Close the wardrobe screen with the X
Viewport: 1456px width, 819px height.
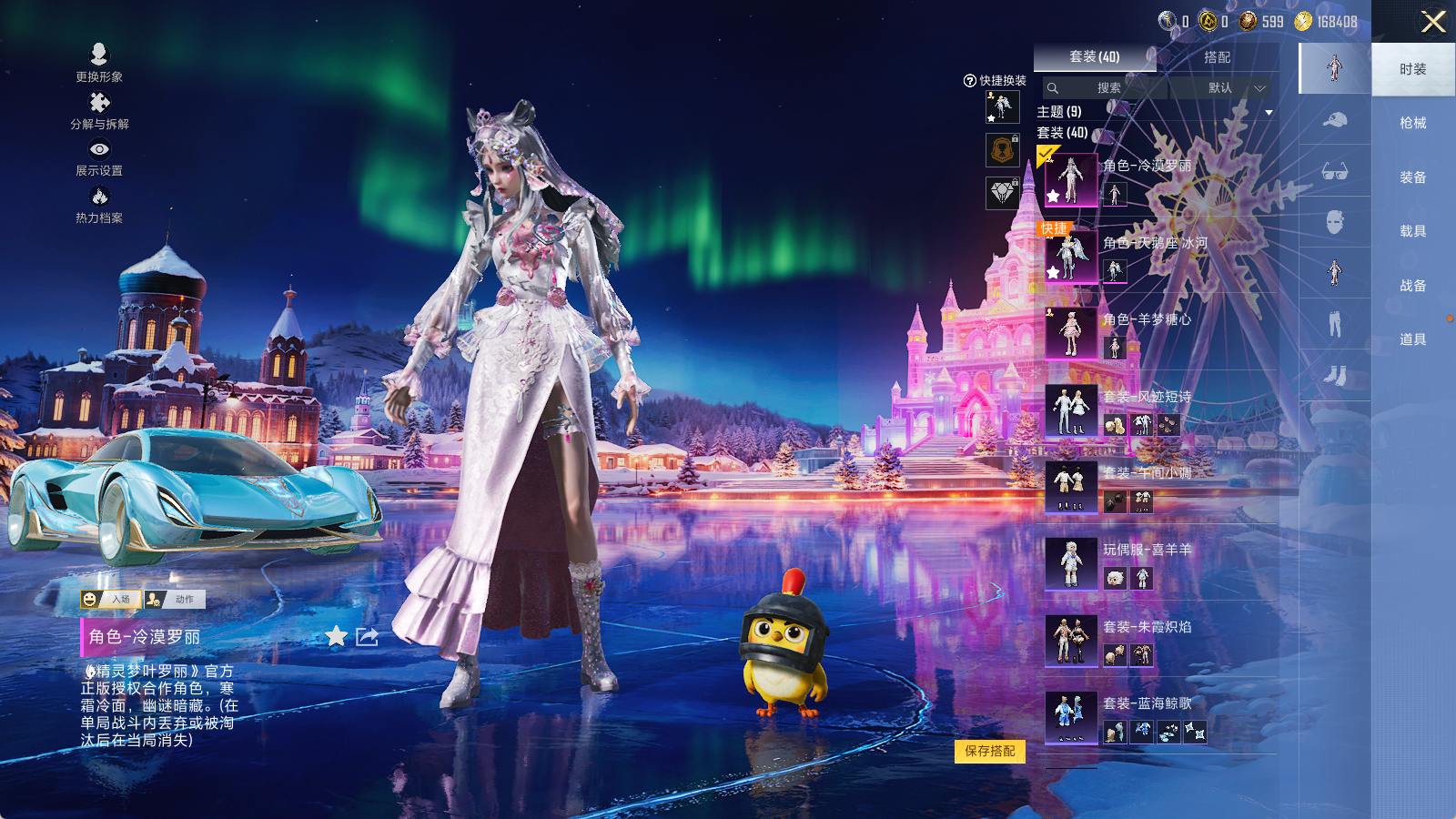[x=1433, y=22]
